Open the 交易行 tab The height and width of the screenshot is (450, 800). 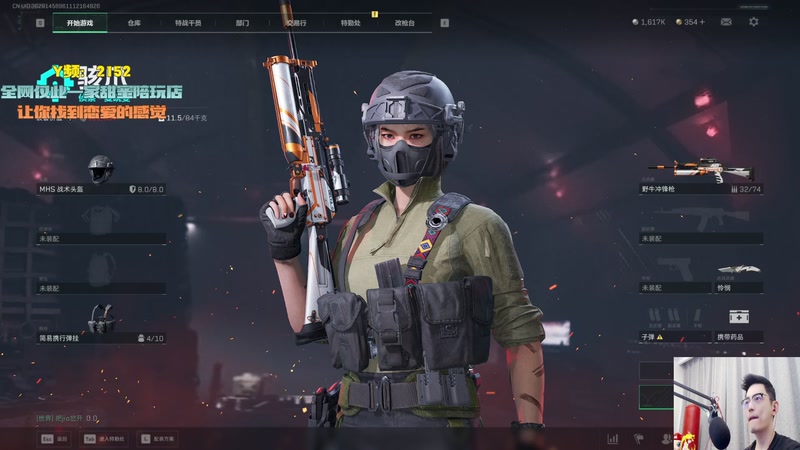coord(296,22)
